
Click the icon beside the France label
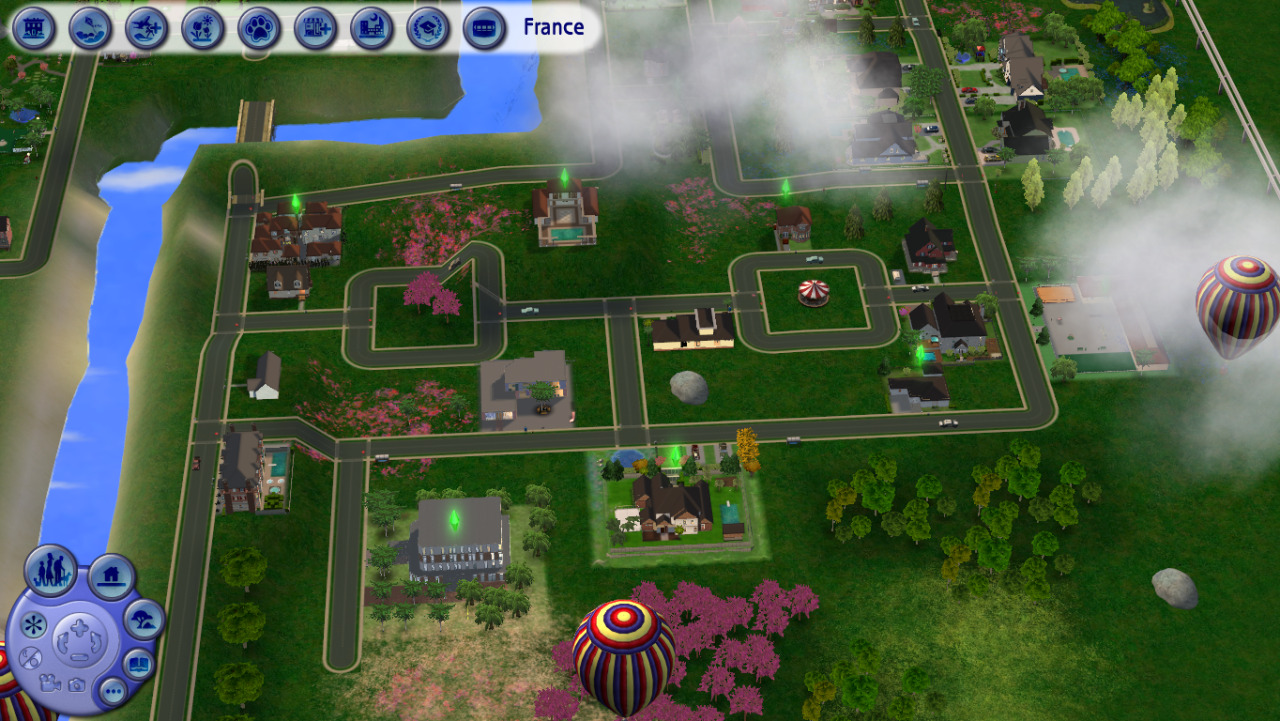484,28
